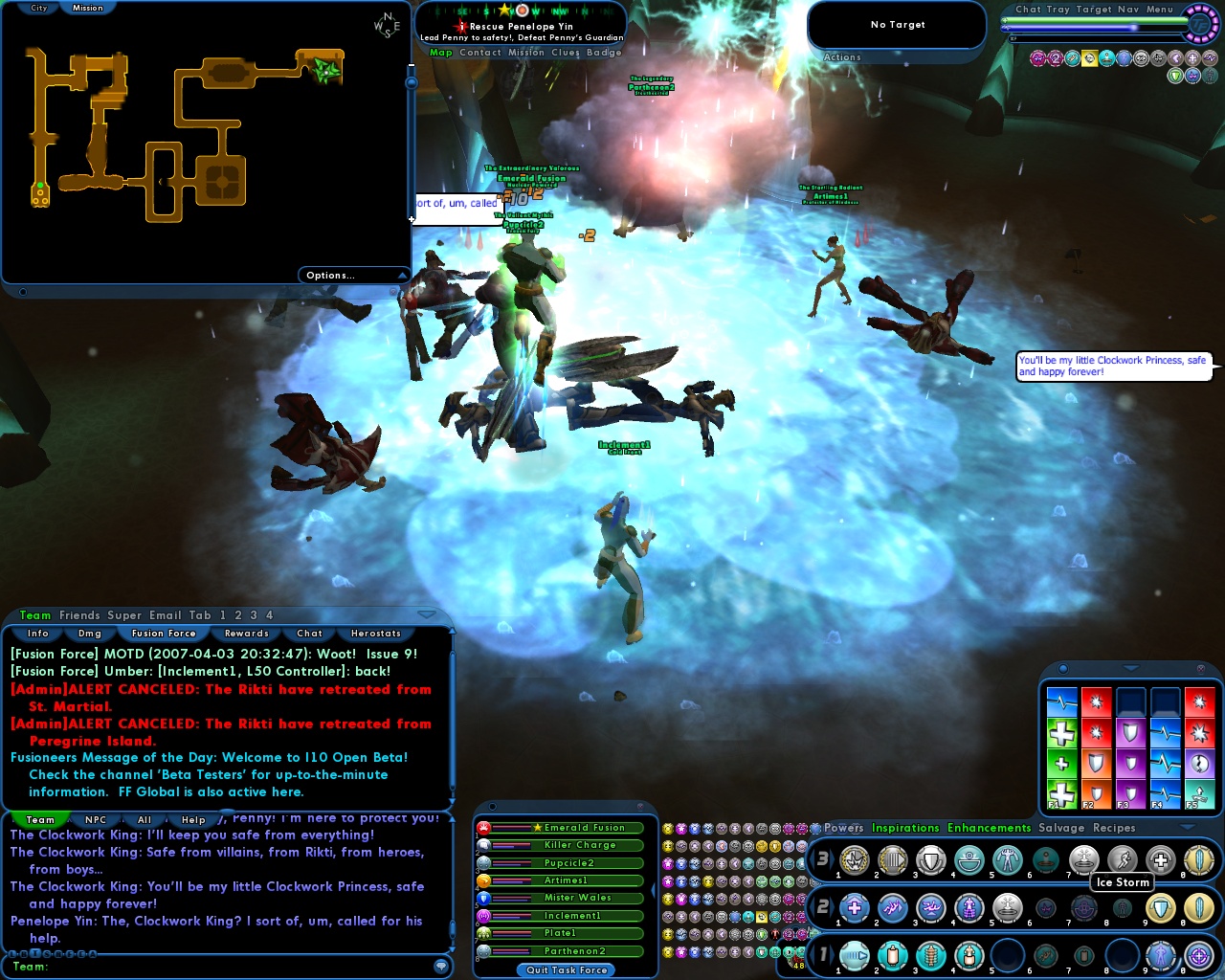1225x980 pixels.
Task: Click the Quit Task Force button
Action: pyautogui.click(x=565, y=970)
